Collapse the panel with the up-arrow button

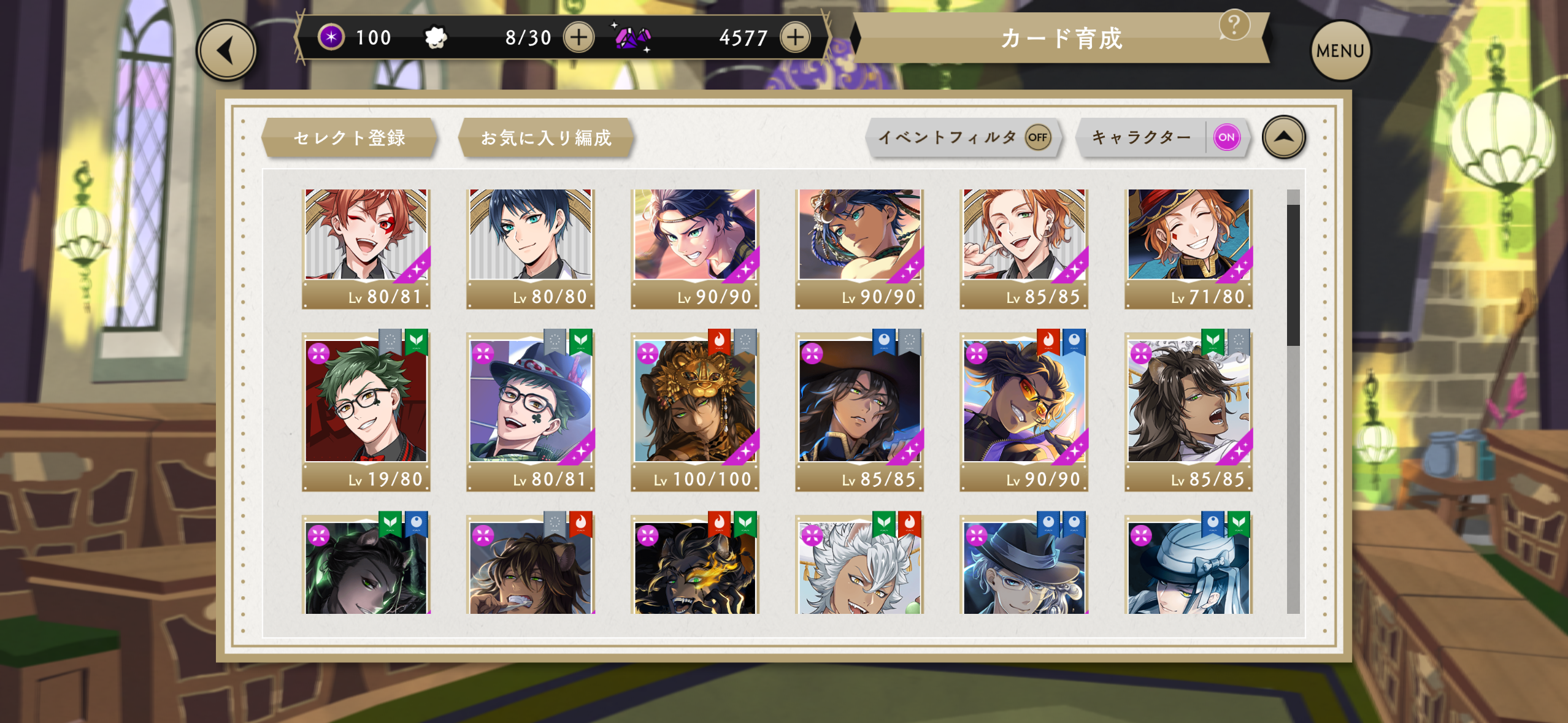coord(1283,137)
